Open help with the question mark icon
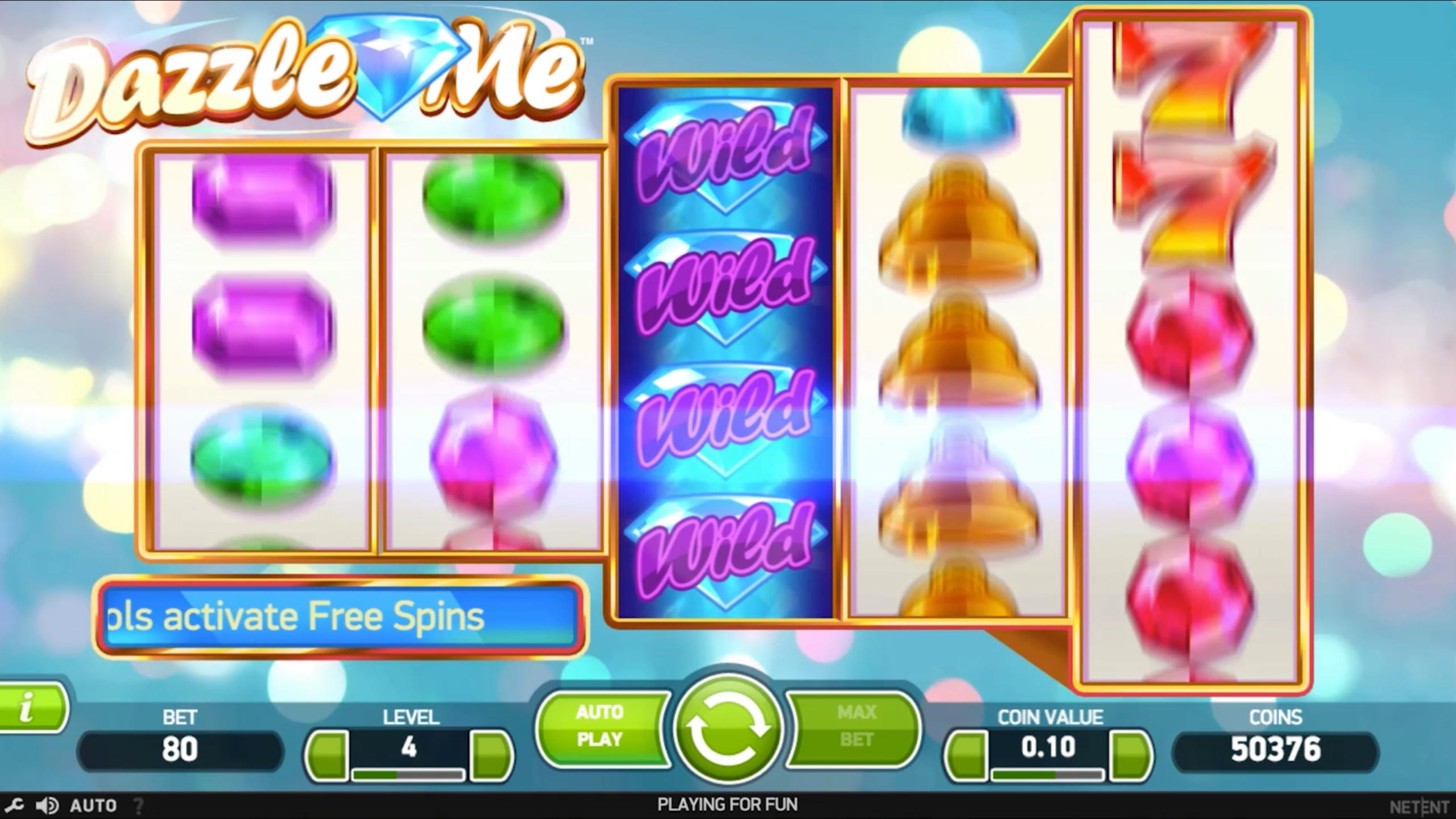 tap(138, 805)
